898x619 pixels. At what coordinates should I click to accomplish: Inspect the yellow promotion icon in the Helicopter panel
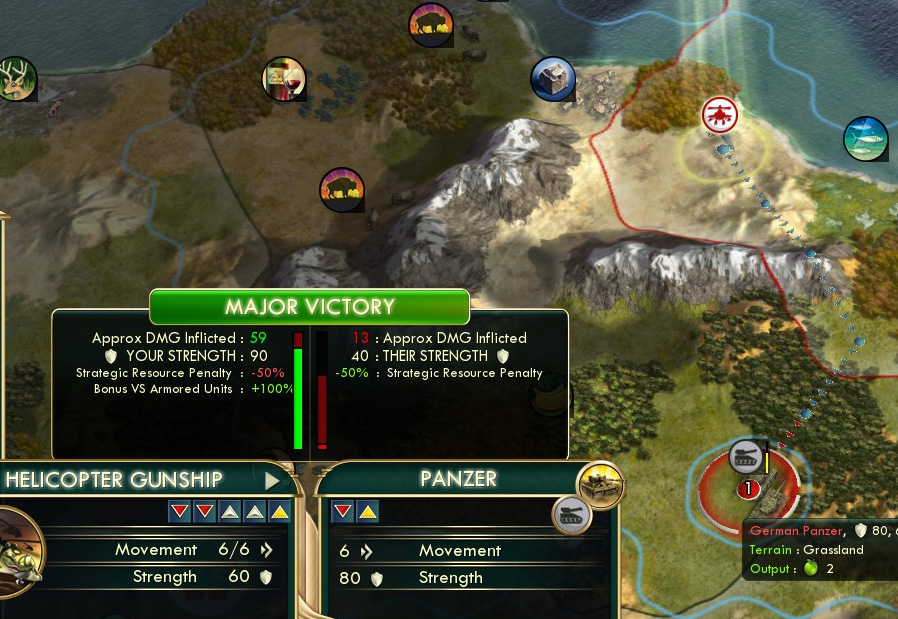tap(279, 512)
